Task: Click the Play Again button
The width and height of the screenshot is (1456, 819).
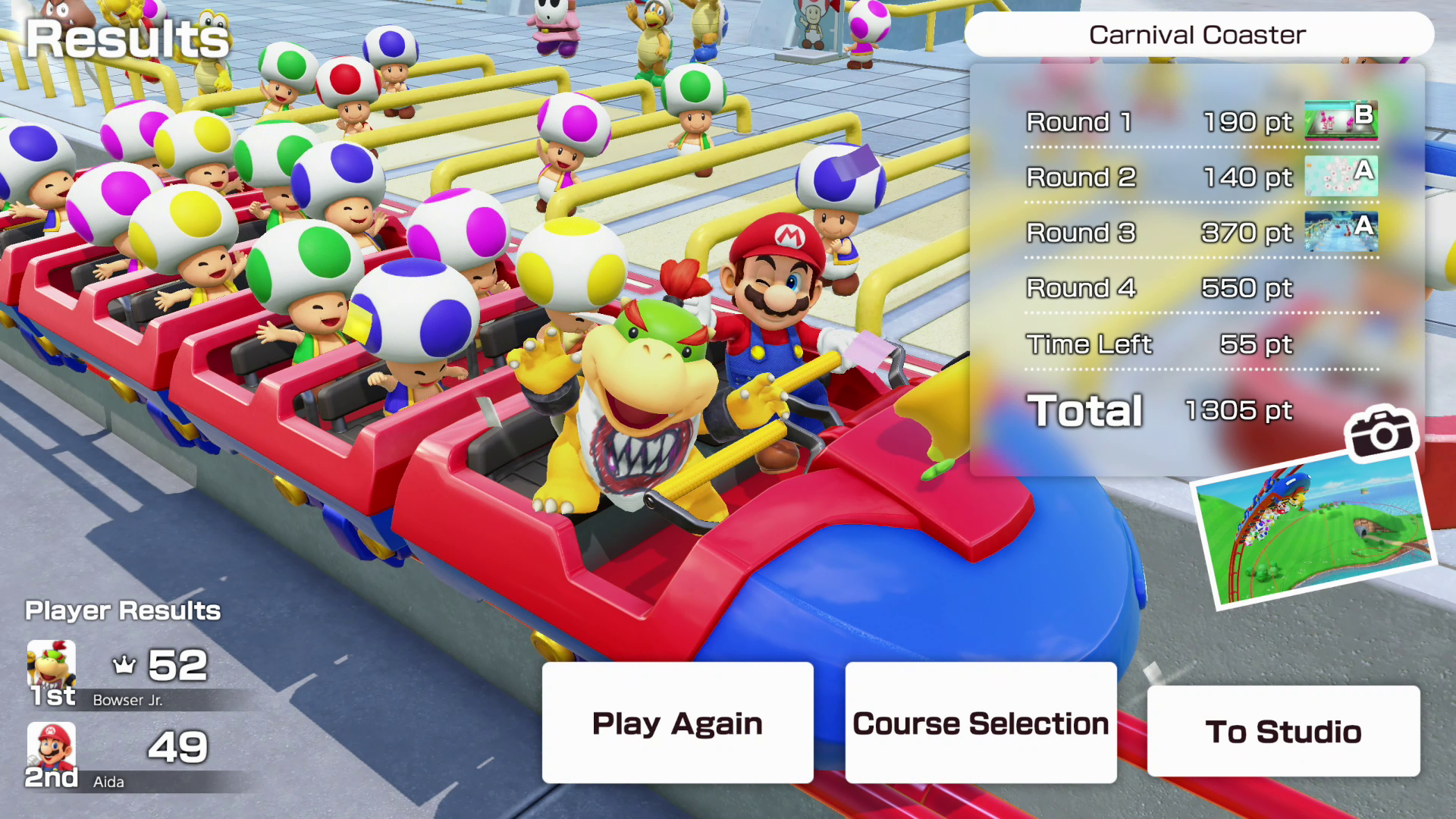Action: click(x=677, y=723)
